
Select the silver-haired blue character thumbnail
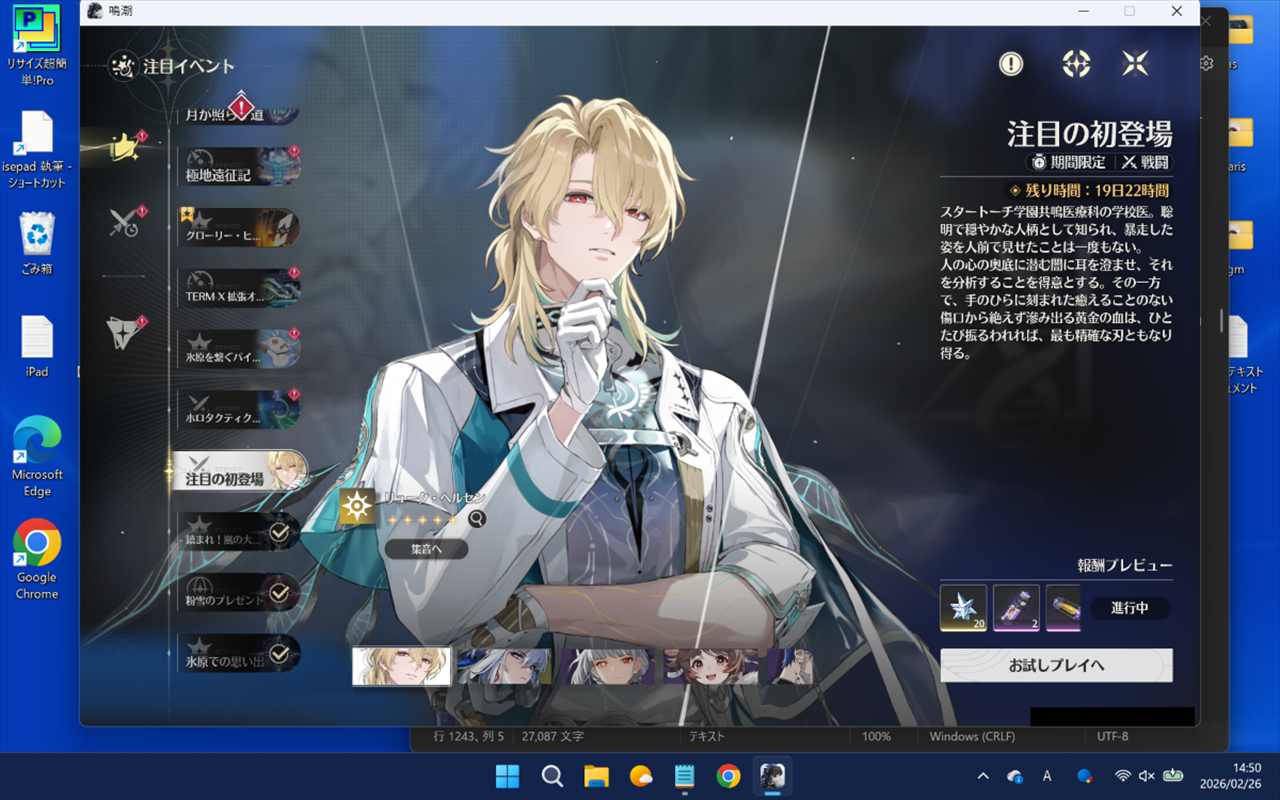pos(504,666)
